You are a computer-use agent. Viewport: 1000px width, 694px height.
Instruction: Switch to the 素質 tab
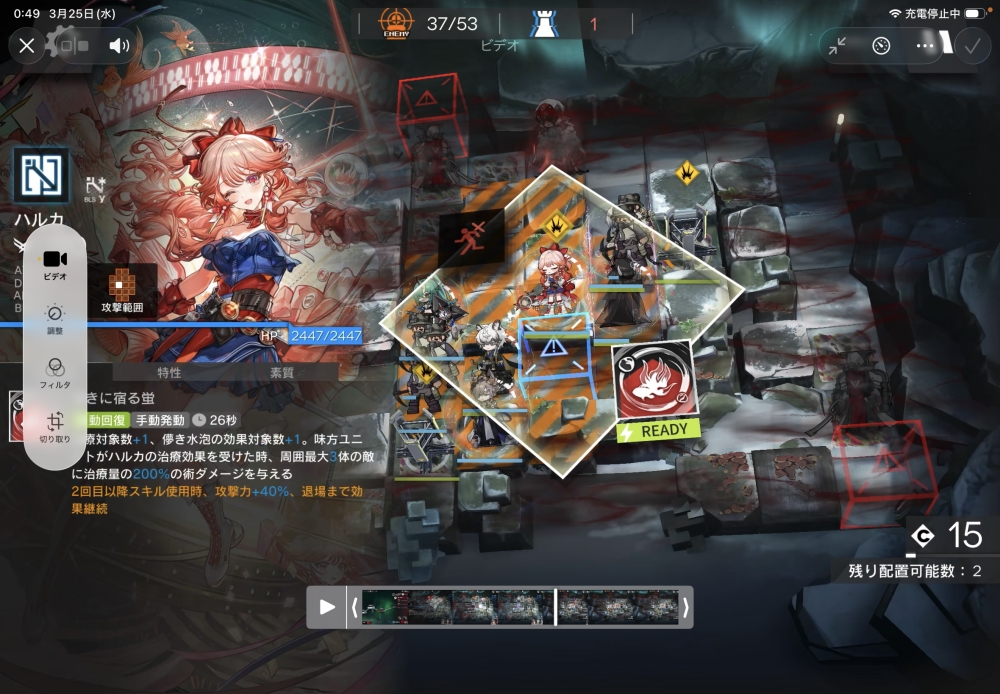point(282,372)
